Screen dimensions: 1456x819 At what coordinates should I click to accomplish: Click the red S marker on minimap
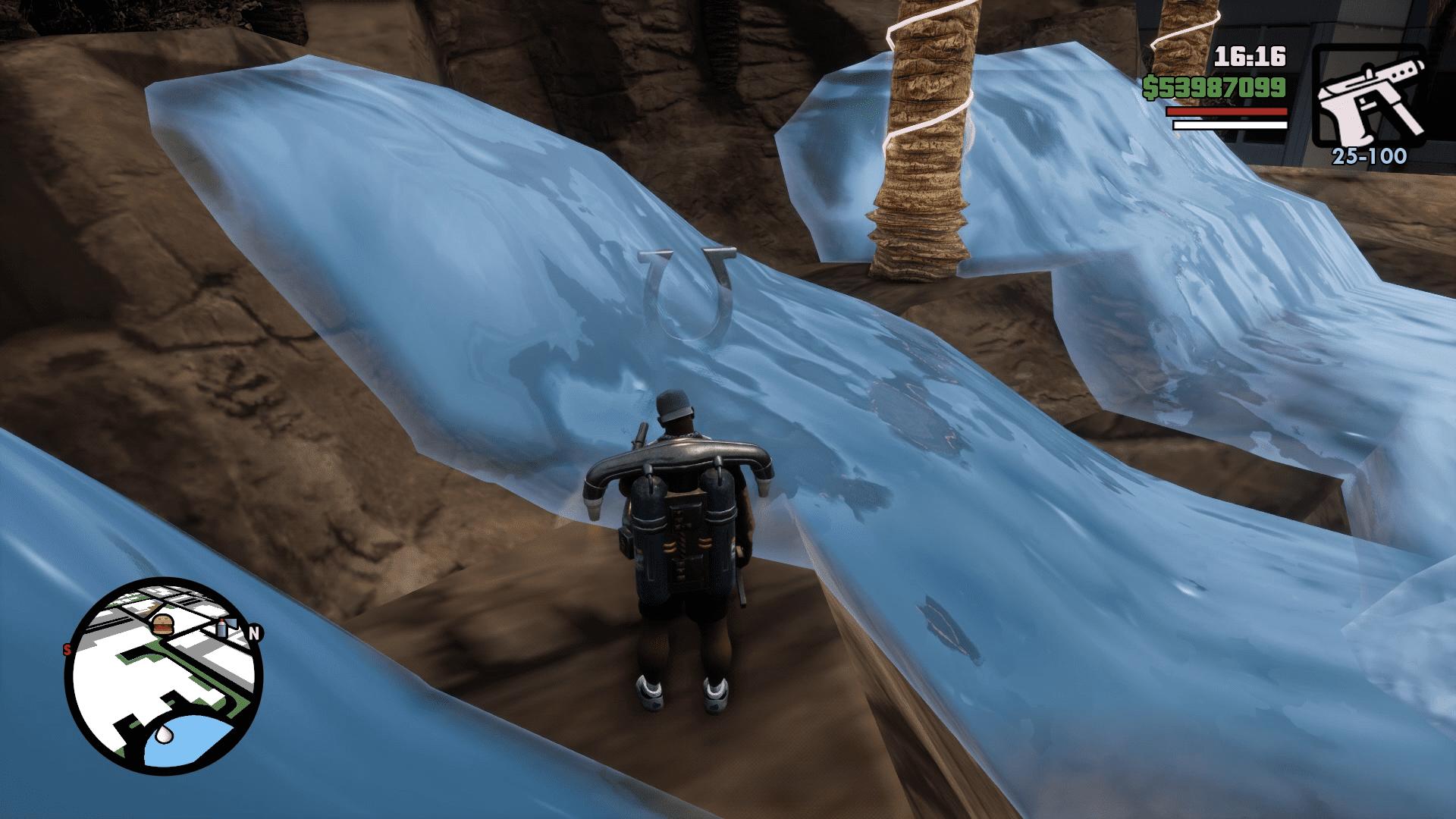tap(67, 648)
